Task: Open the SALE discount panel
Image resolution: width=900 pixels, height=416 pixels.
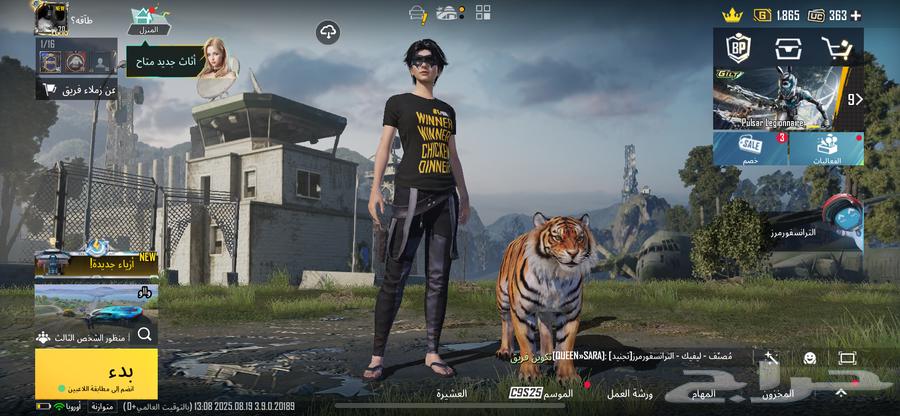Action: 750,148
